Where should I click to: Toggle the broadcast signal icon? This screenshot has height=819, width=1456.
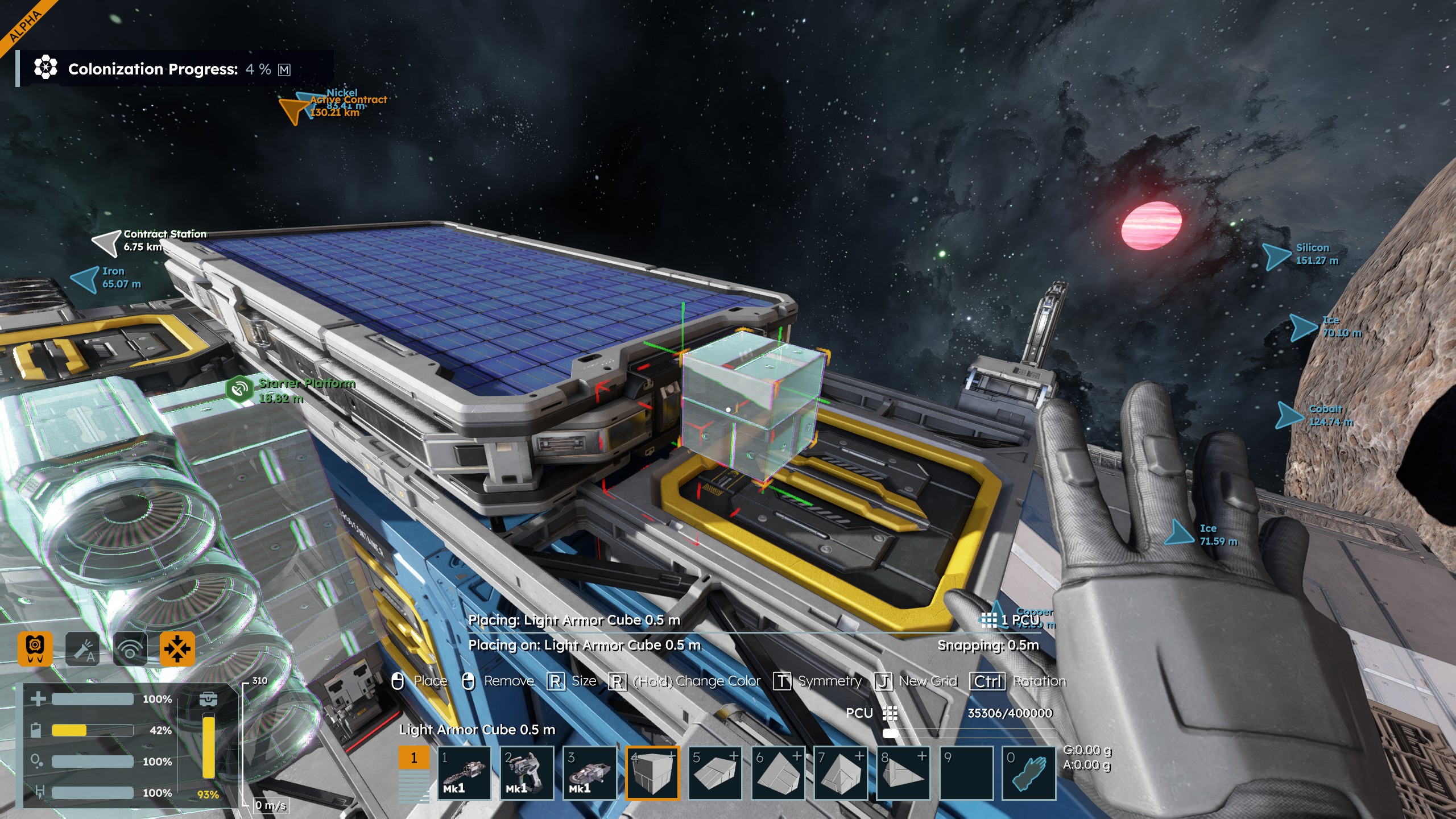point(130,648)
